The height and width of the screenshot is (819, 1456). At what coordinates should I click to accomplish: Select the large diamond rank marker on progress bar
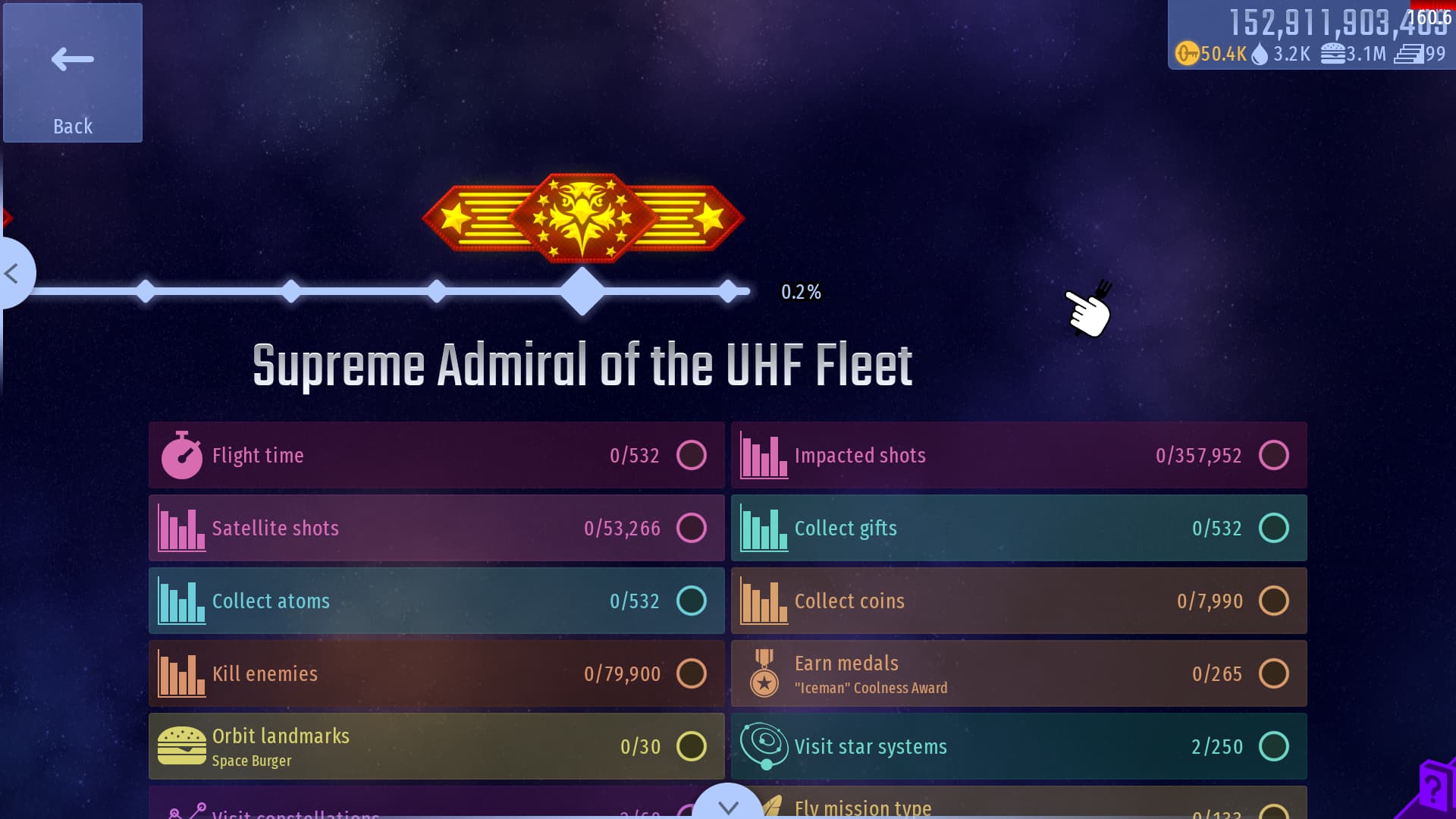click(x=582, y=291)
